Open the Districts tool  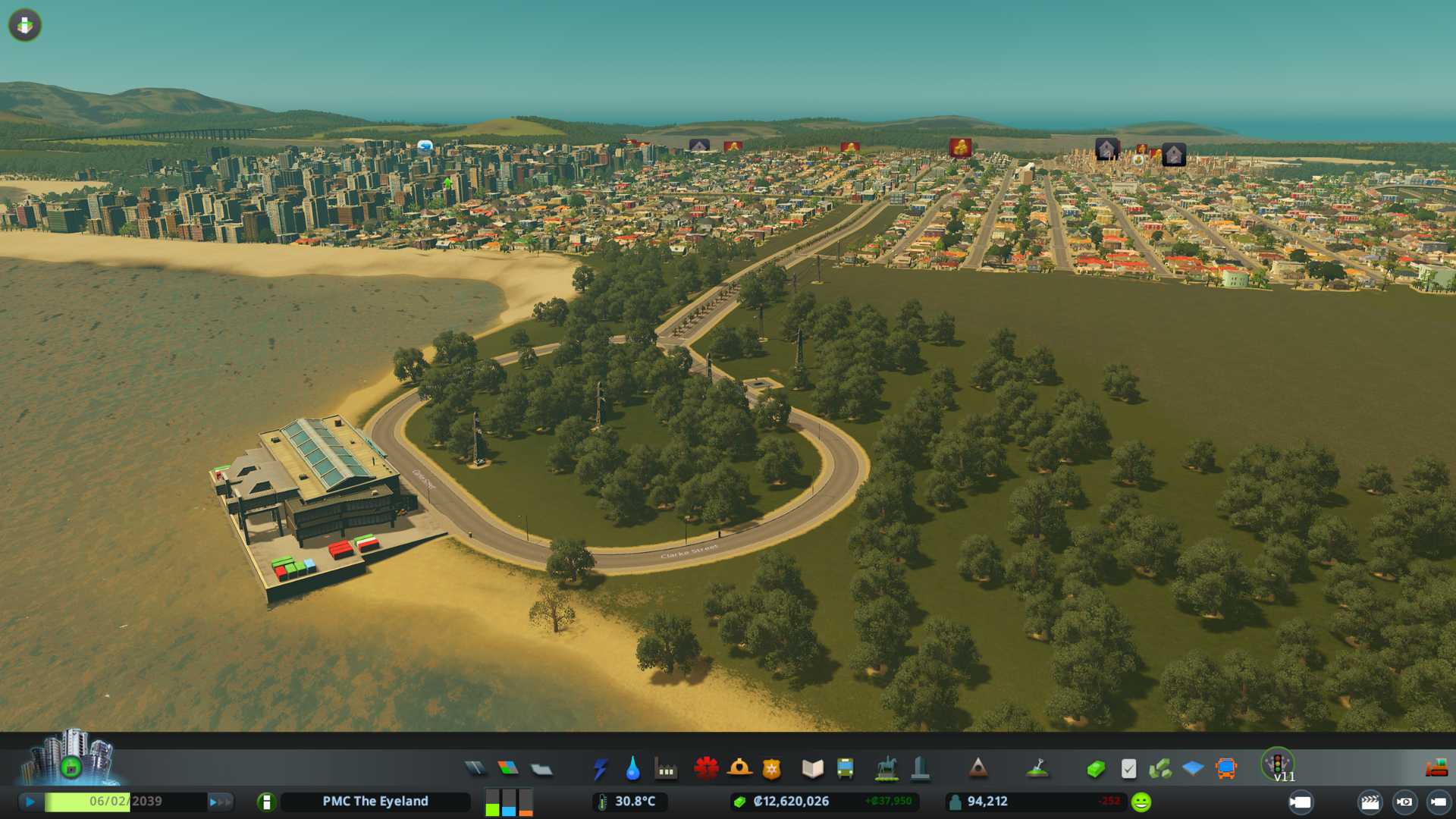pos(541,769)
